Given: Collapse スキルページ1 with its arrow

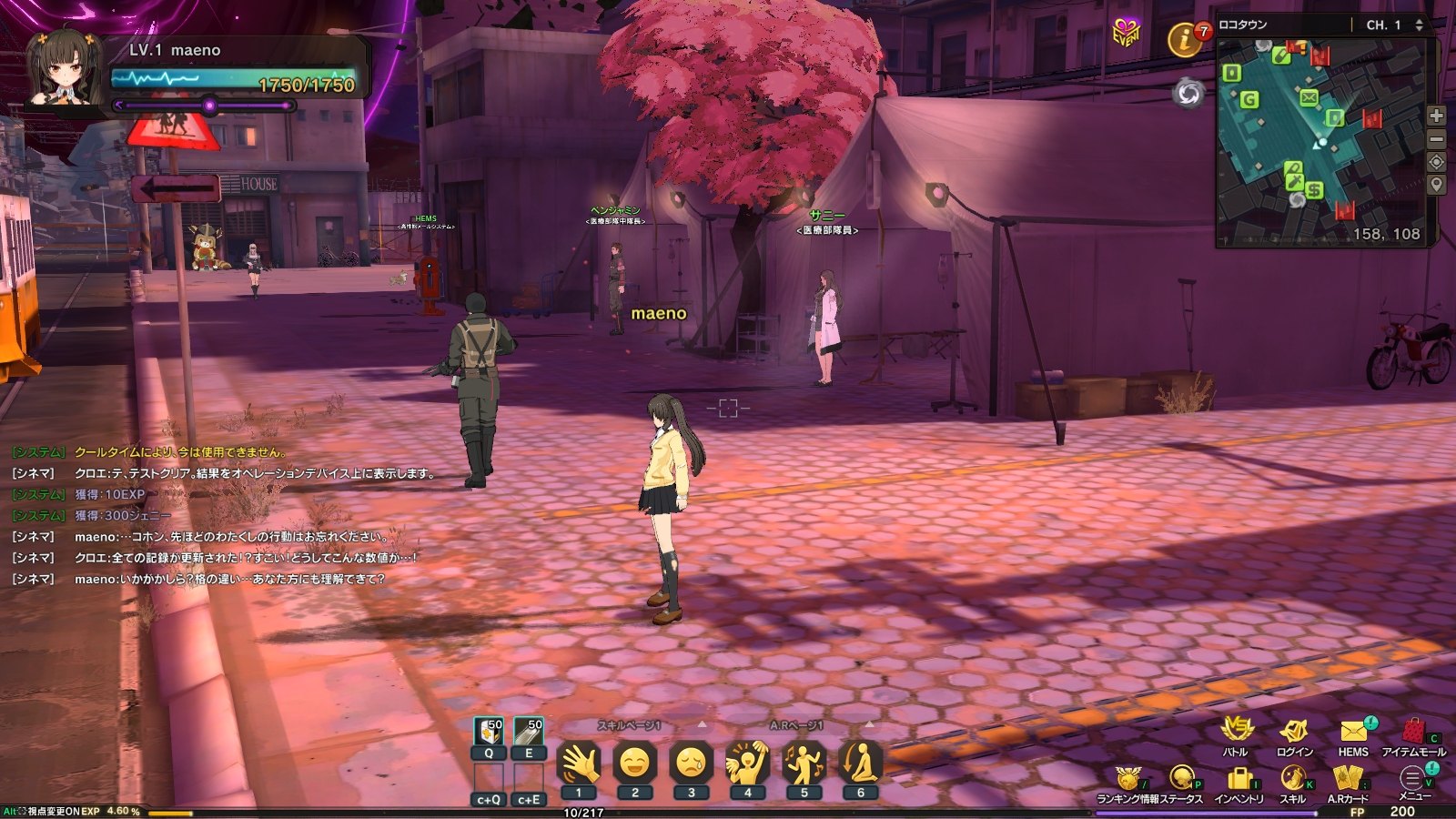Looking at the screenshot, I should point(703,725).
